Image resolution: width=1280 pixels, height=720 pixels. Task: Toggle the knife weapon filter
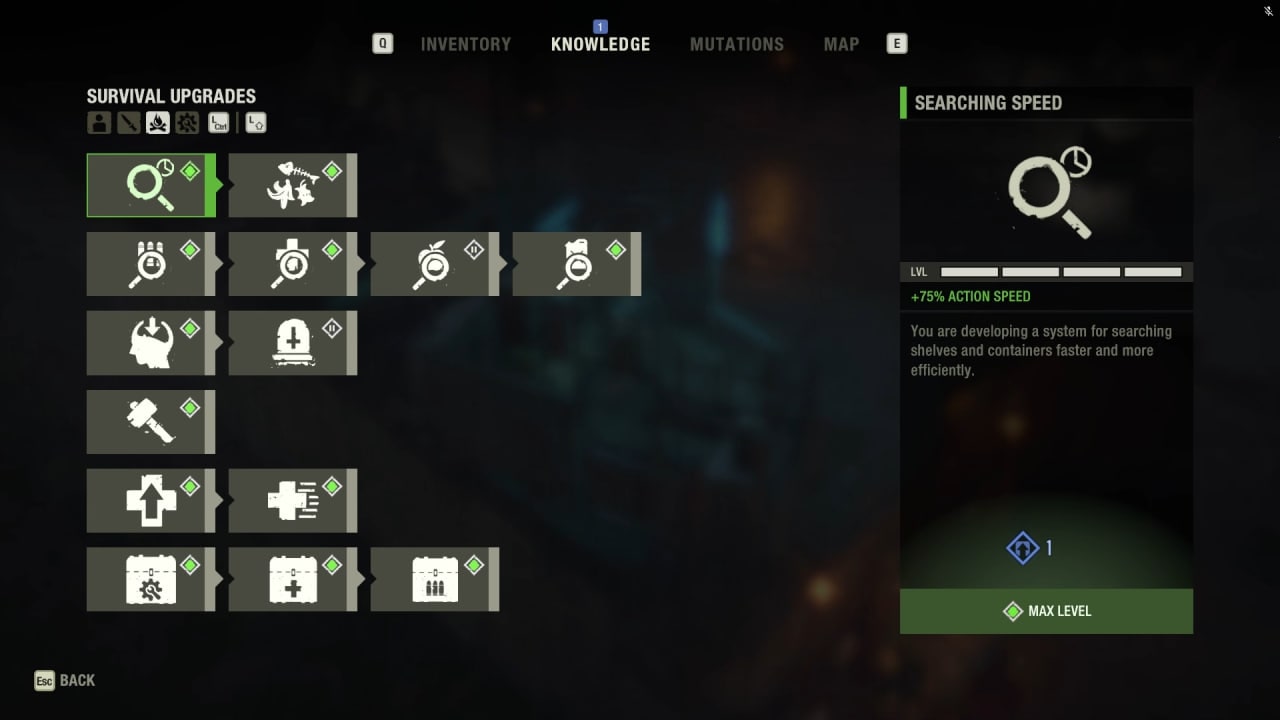click(x=126, y=122)
